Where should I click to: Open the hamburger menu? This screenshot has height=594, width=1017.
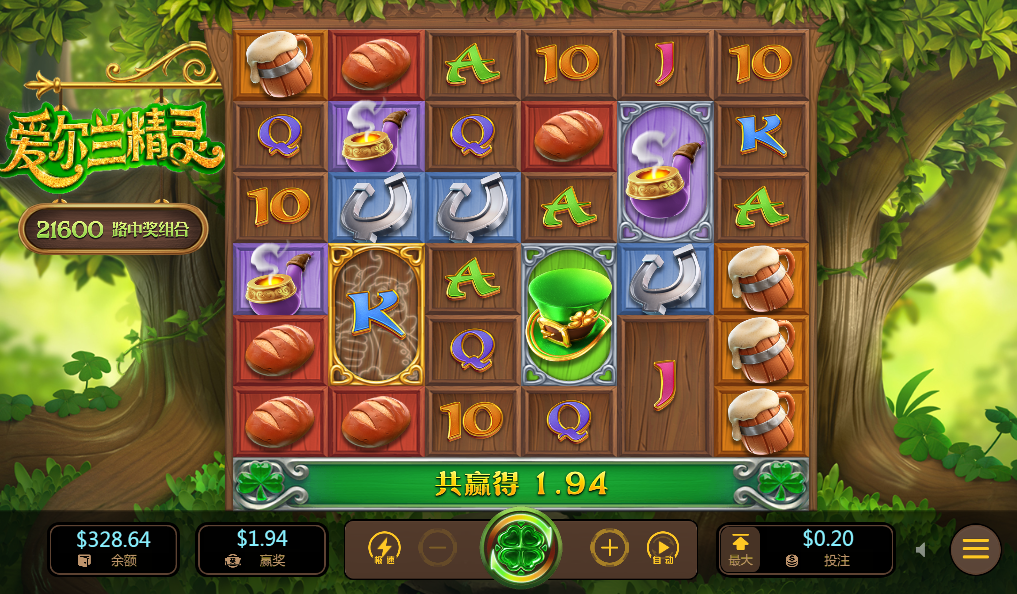[975, 549]
